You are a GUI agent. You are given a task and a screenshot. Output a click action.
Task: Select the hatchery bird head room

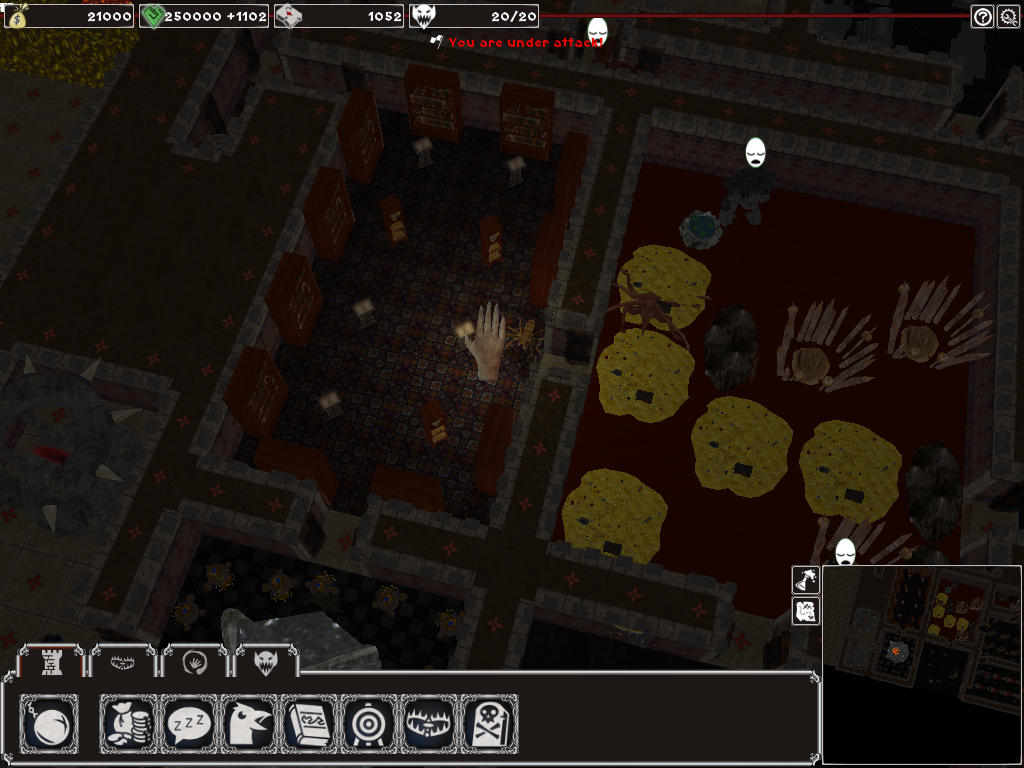coord(250,724)
